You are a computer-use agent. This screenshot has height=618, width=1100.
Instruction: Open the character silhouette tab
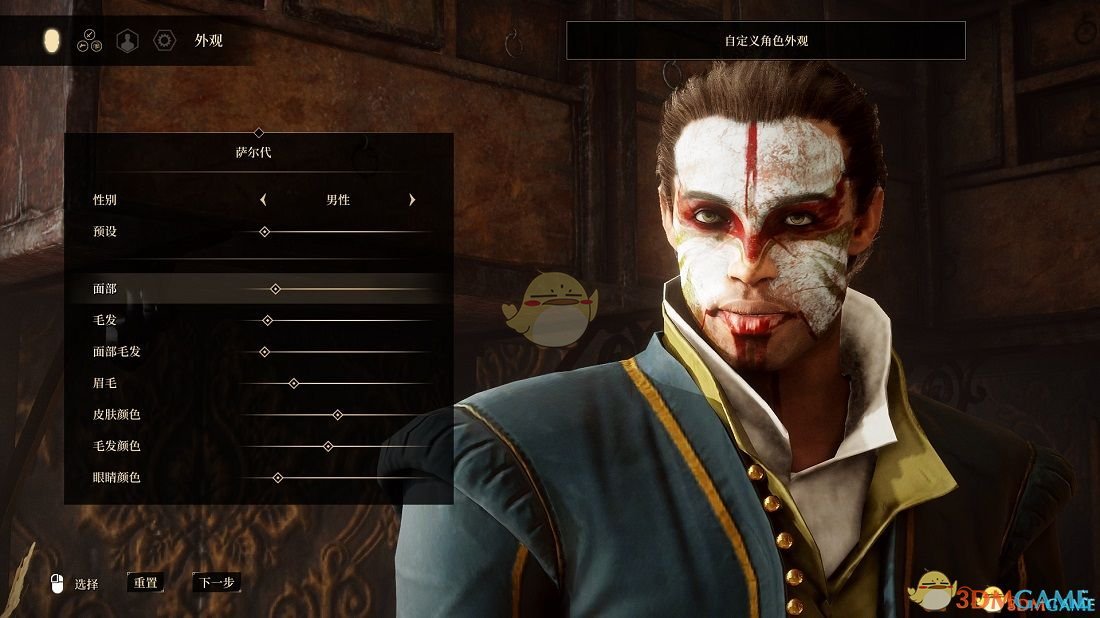(127, 41)
